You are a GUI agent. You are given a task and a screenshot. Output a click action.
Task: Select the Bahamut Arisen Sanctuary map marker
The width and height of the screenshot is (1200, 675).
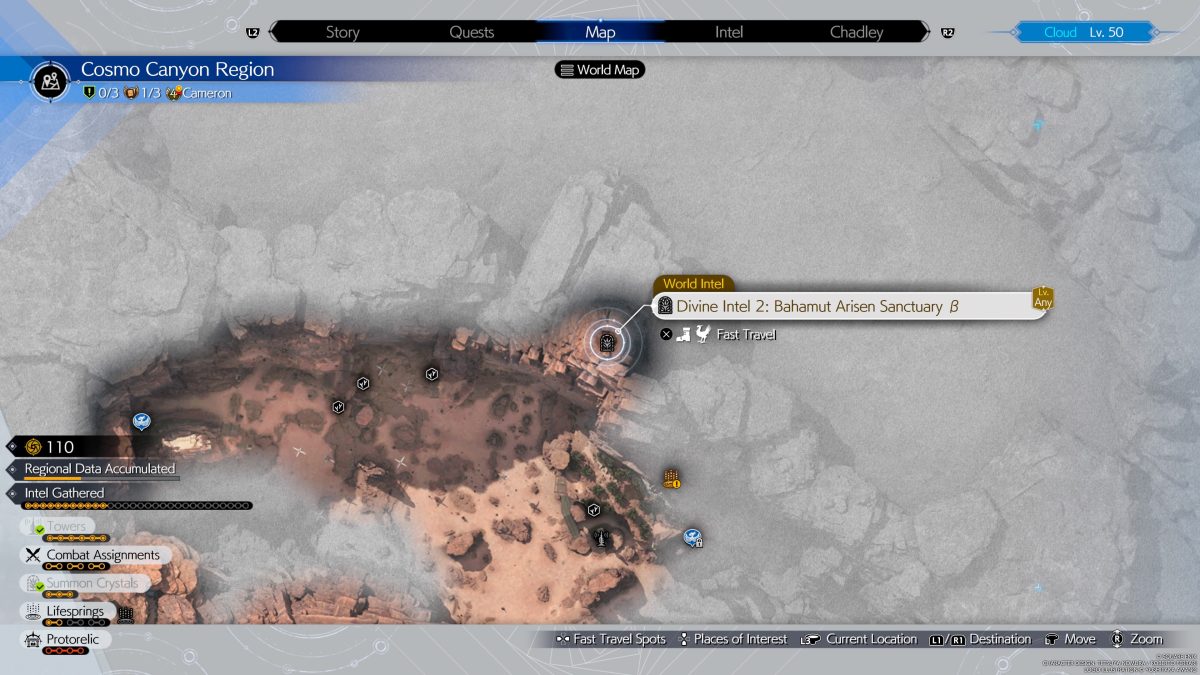click(606, 343)
